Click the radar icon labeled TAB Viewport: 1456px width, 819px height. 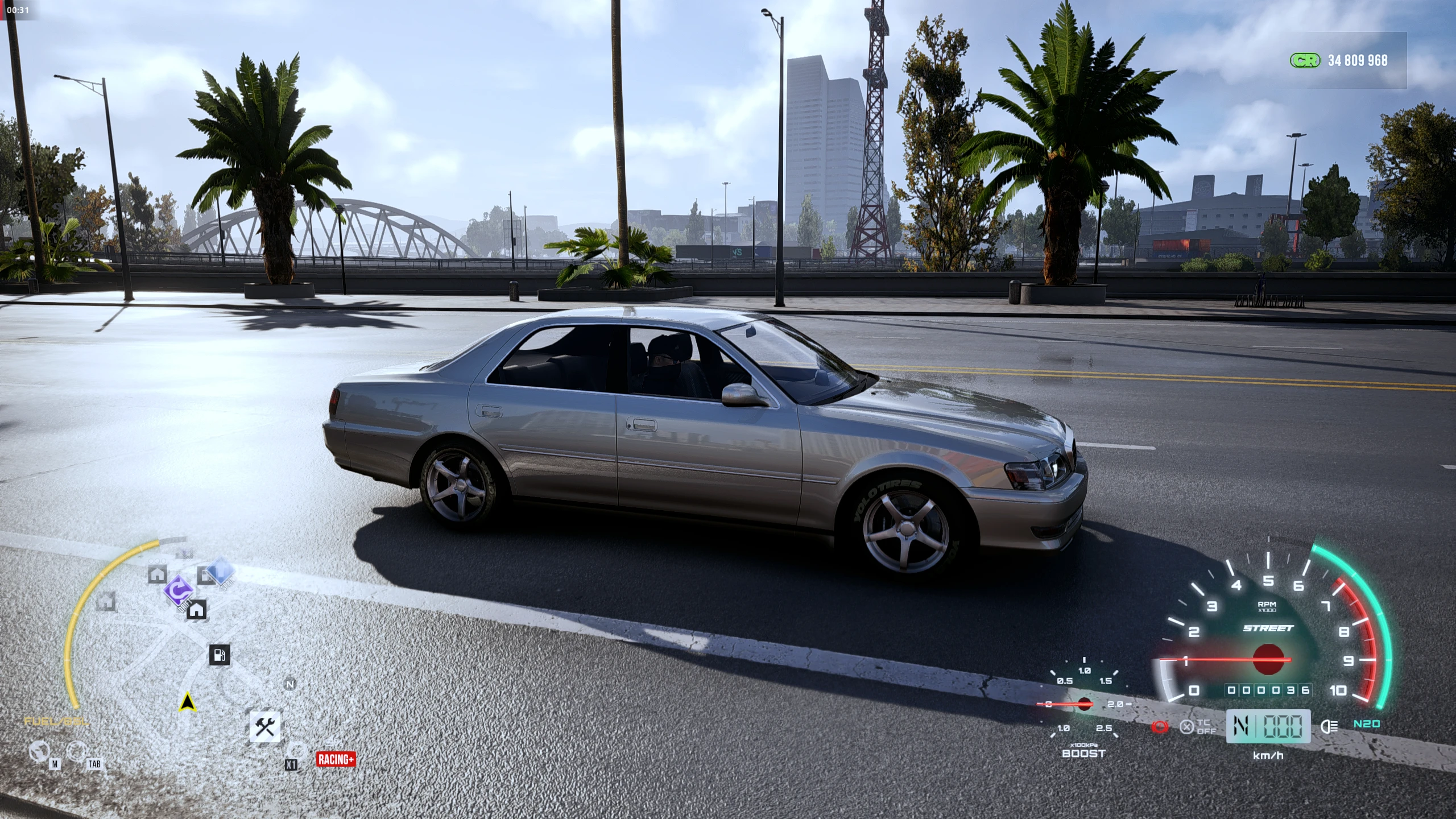[76, 751]
